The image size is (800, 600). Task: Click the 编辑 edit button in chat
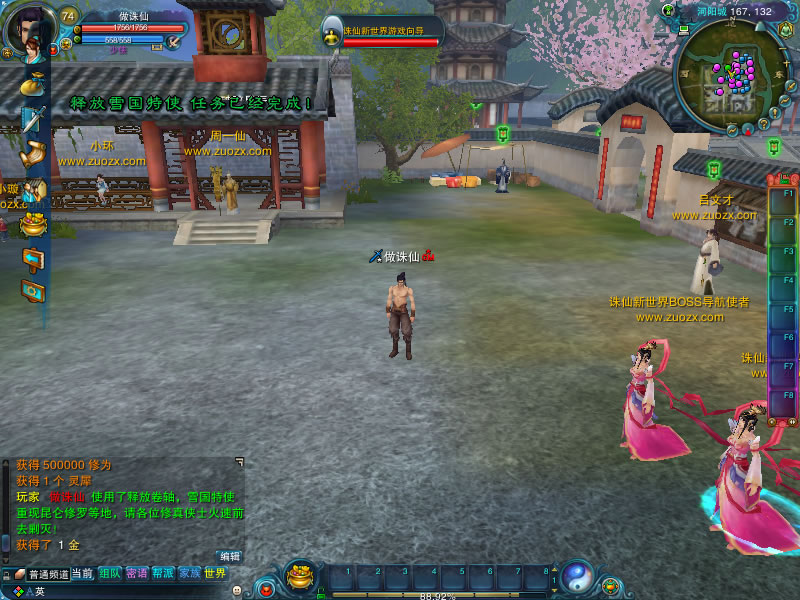coord(230,556)
